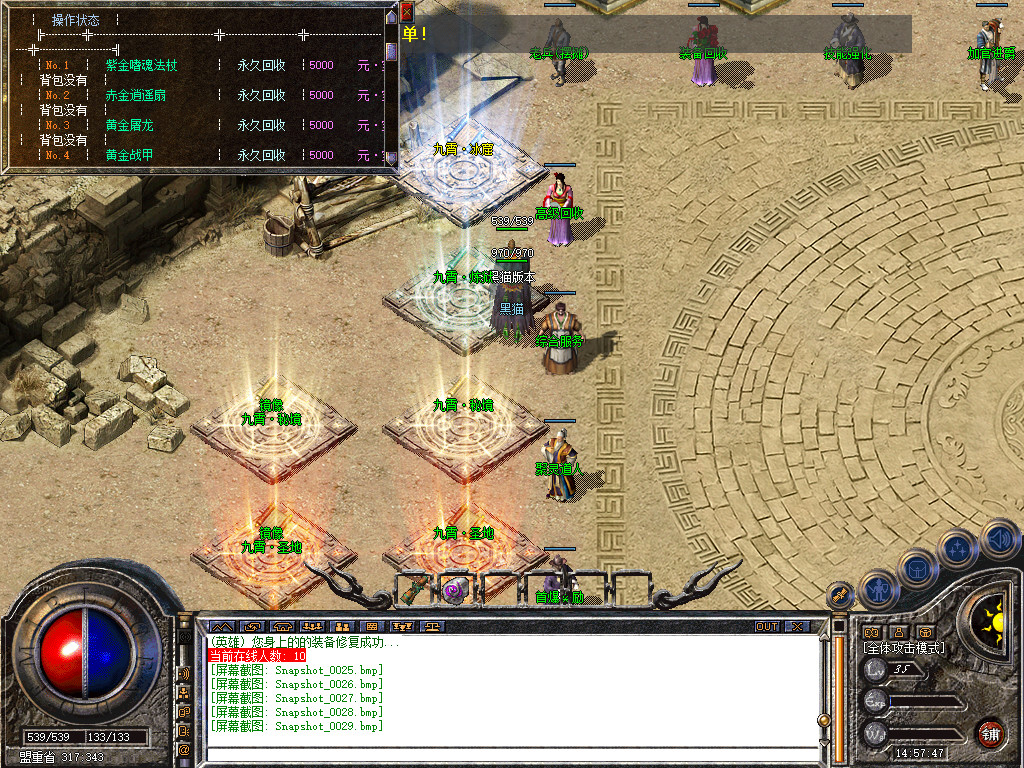
Task: Change the 全体攻击模式 attack mode
Action: tap(903, 648)
